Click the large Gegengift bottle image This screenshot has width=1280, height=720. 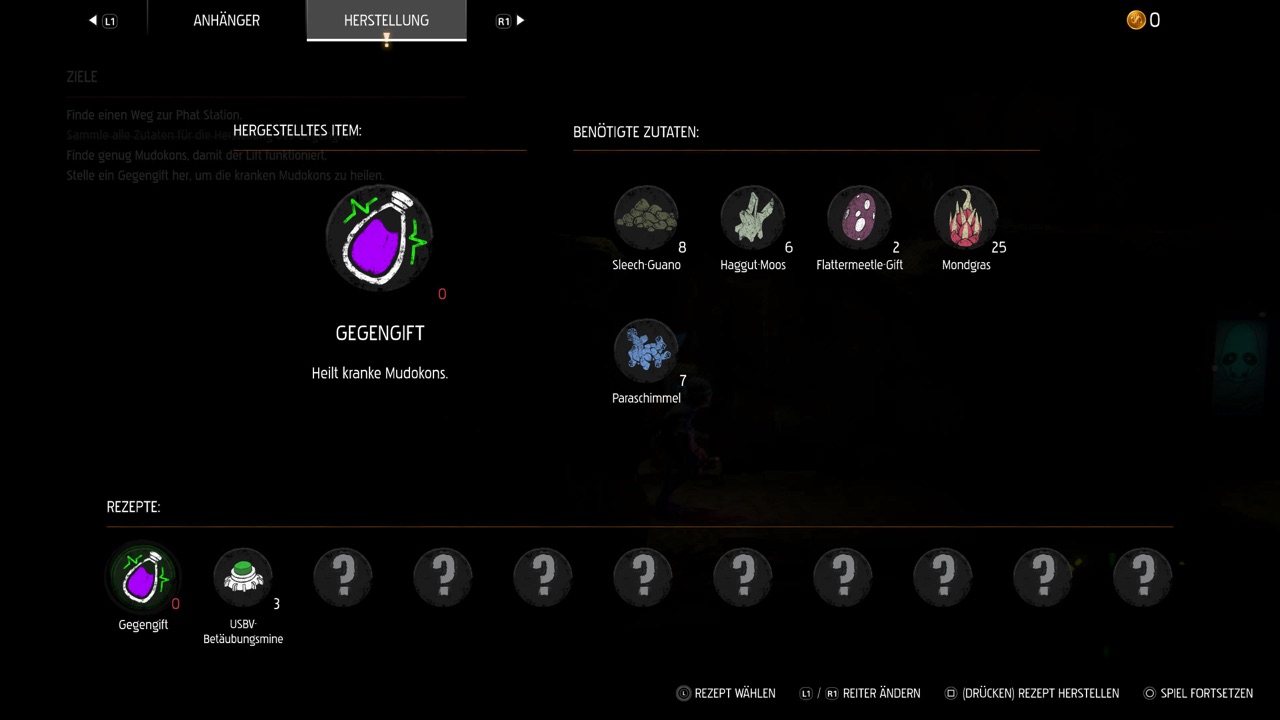point(379,238)
